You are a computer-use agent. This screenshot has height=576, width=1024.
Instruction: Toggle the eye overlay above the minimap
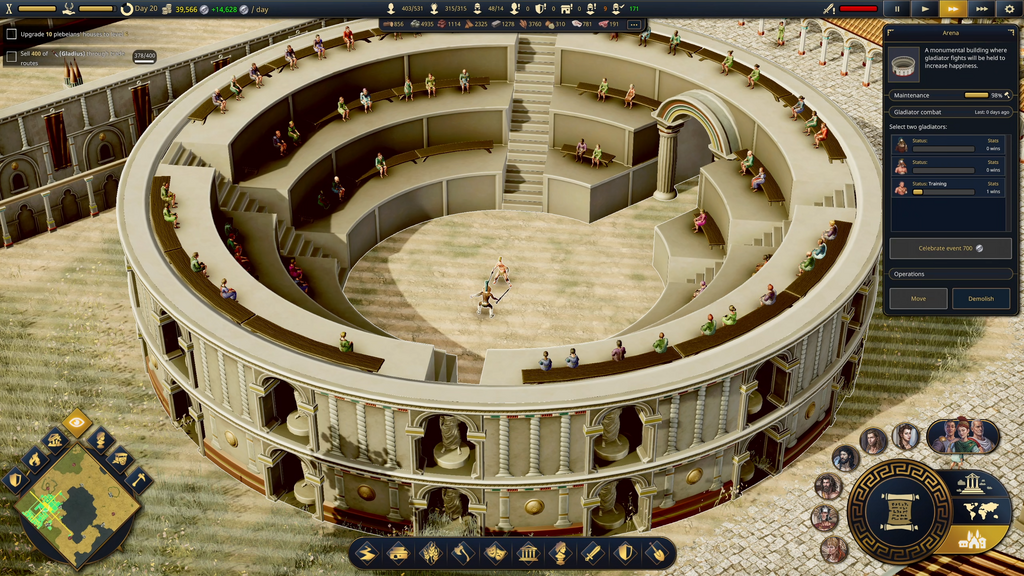(77, 421)
